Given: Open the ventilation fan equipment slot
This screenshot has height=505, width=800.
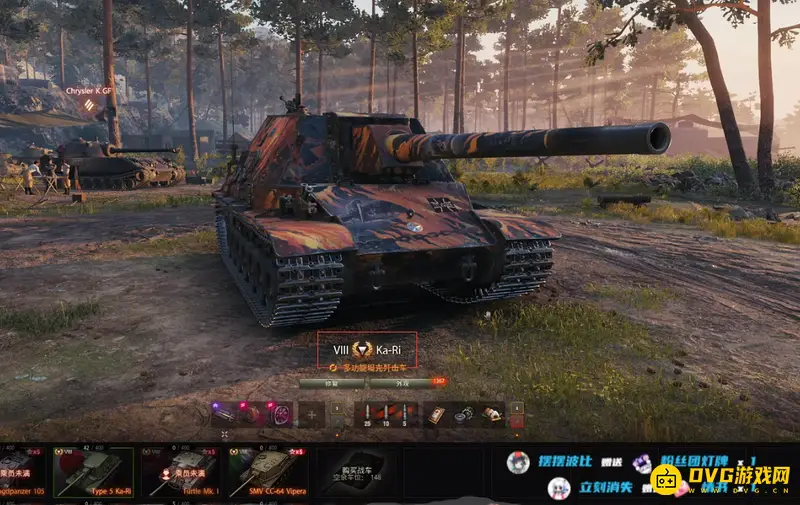Looking at the screenshot, I should pyautogui.click(x=282, y=414).
